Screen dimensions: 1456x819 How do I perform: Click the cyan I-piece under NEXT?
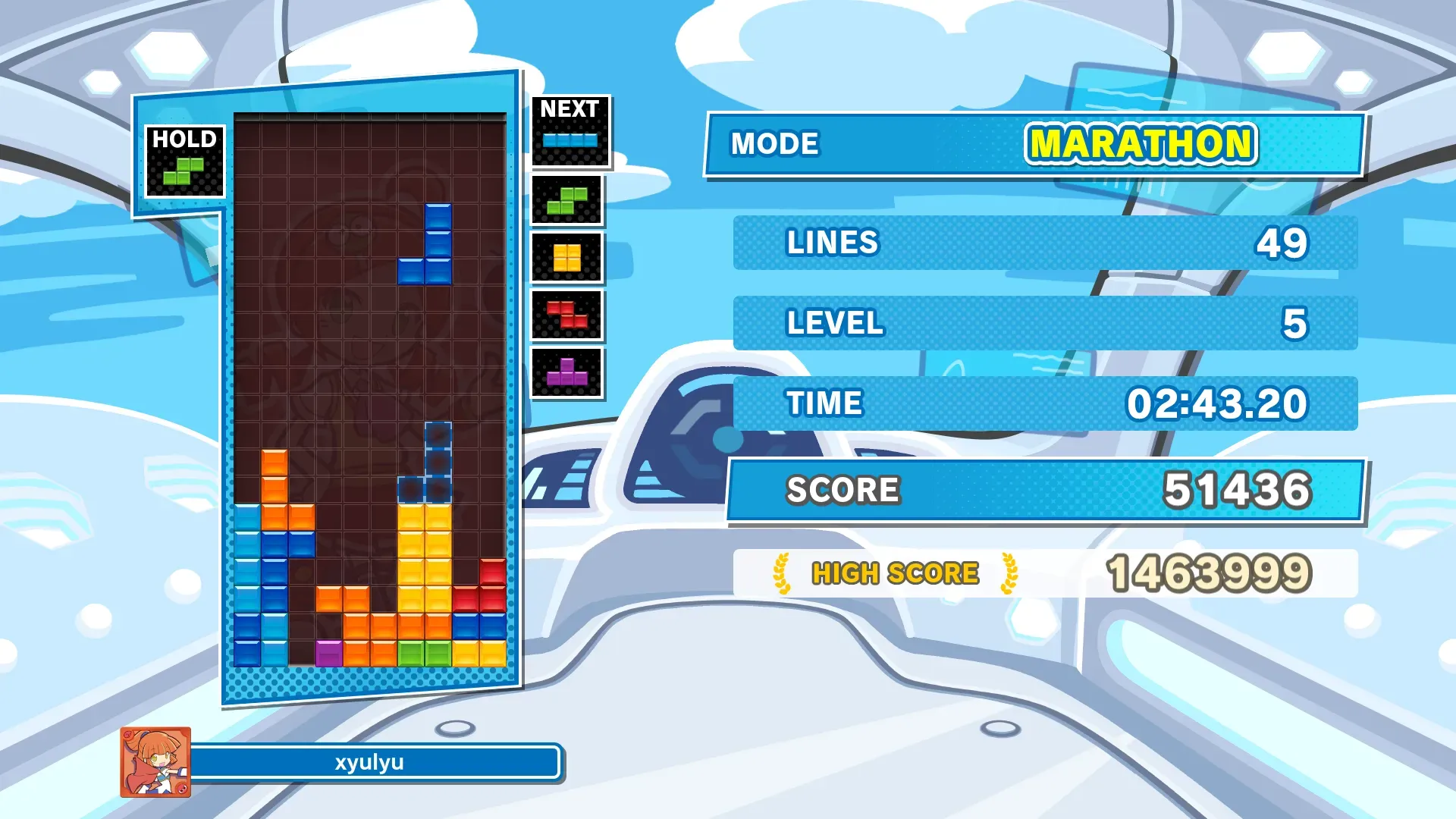[570, 140]
